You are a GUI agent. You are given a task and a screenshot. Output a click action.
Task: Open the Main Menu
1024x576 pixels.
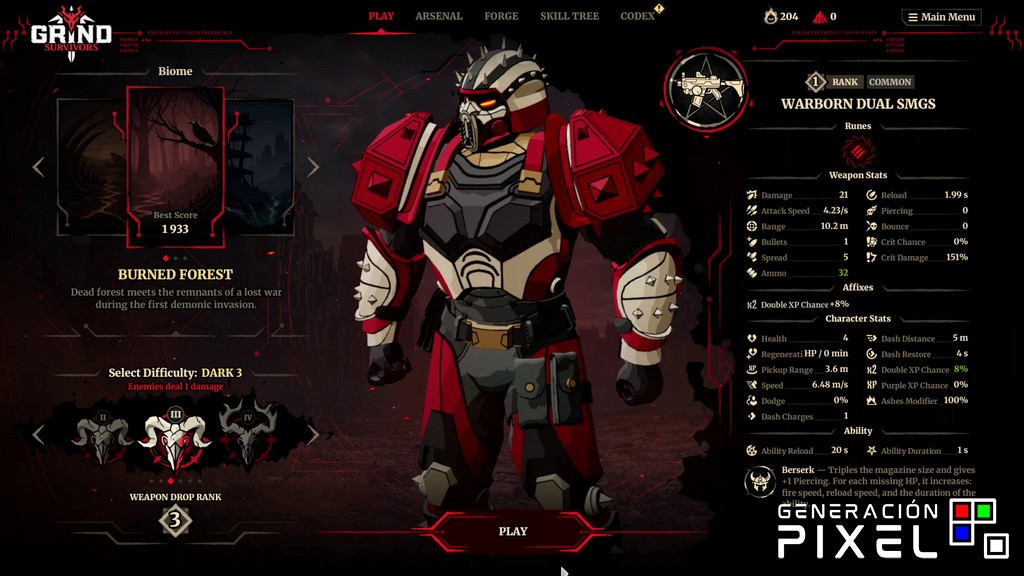[x=941, y=17]
